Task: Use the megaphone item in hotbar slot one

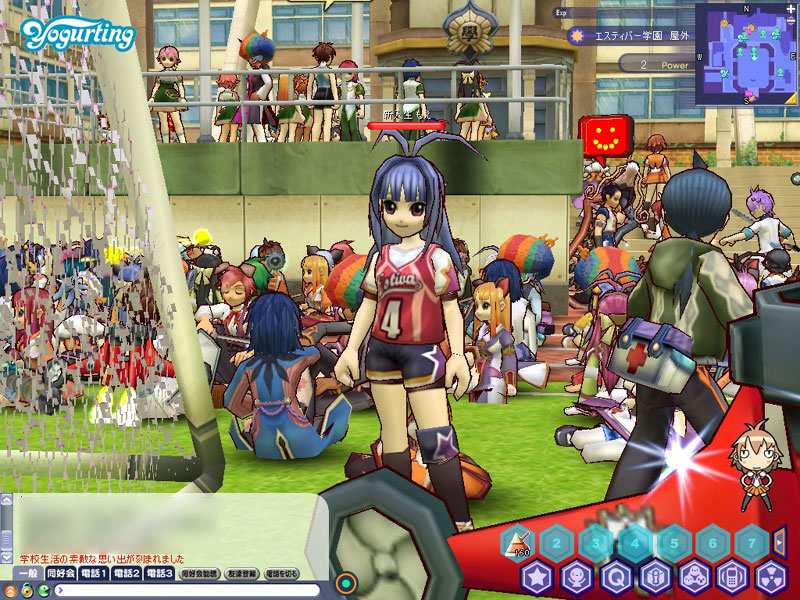Action: (x=519, y=543)
